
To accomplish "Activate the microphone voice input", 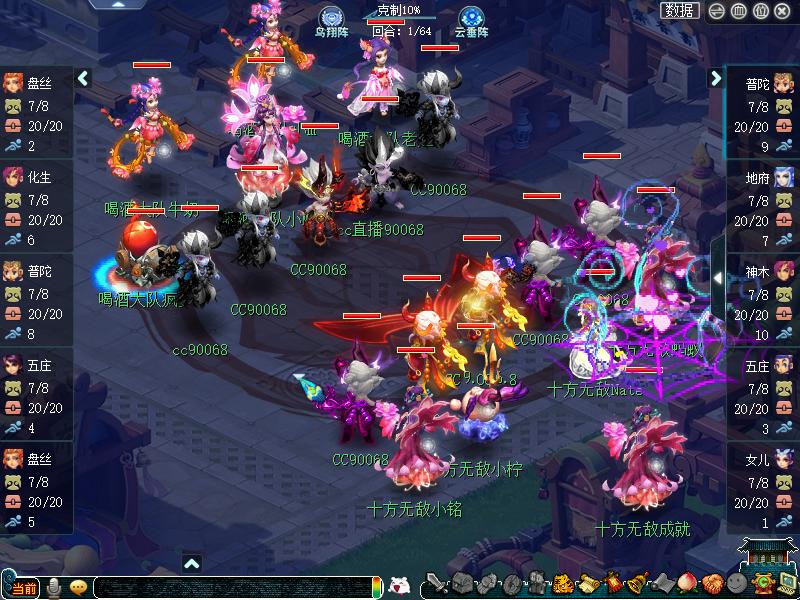I will 54,587.
